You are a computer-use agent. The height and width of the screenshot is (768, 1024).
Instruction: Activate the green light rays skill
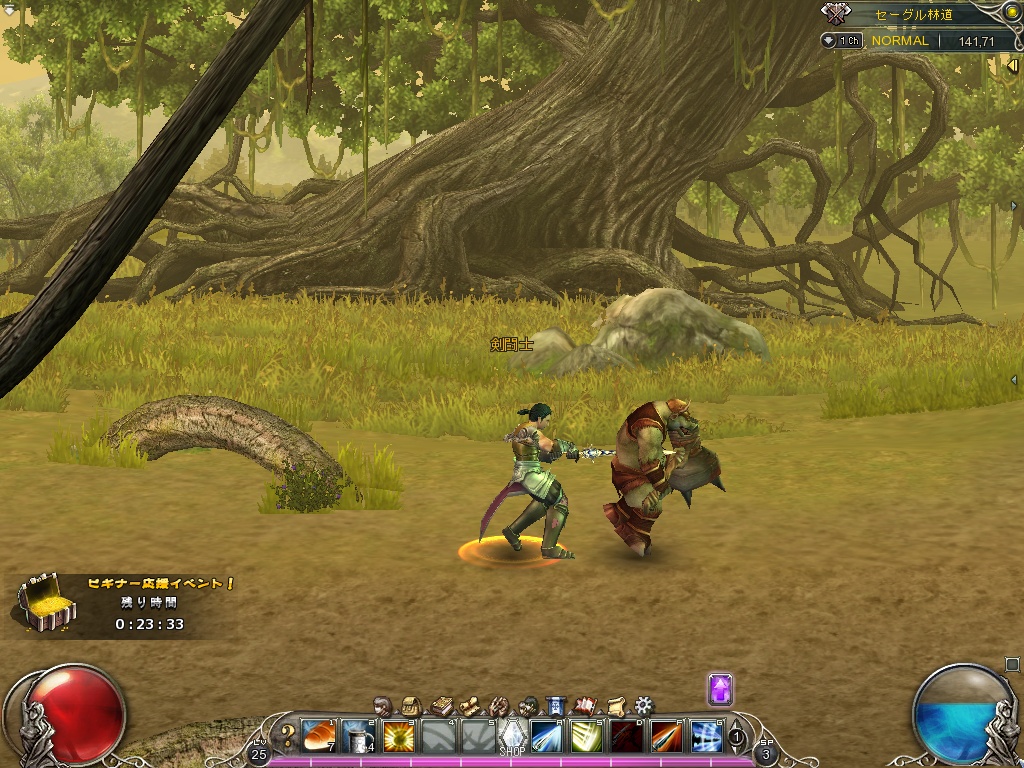point(586,736)
